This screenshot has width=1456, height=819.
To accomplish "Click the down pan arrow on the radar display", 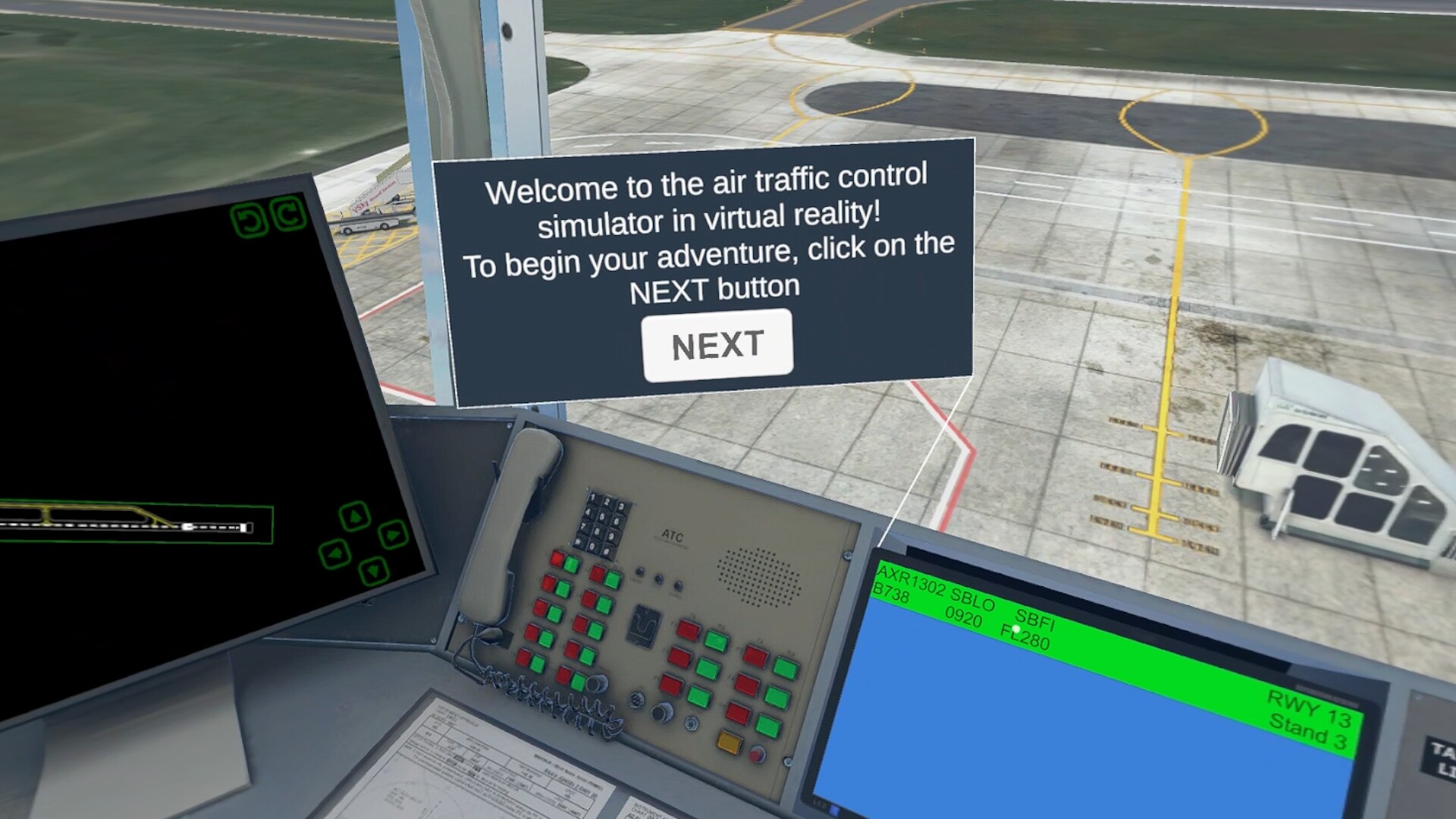I will (375, 571).
